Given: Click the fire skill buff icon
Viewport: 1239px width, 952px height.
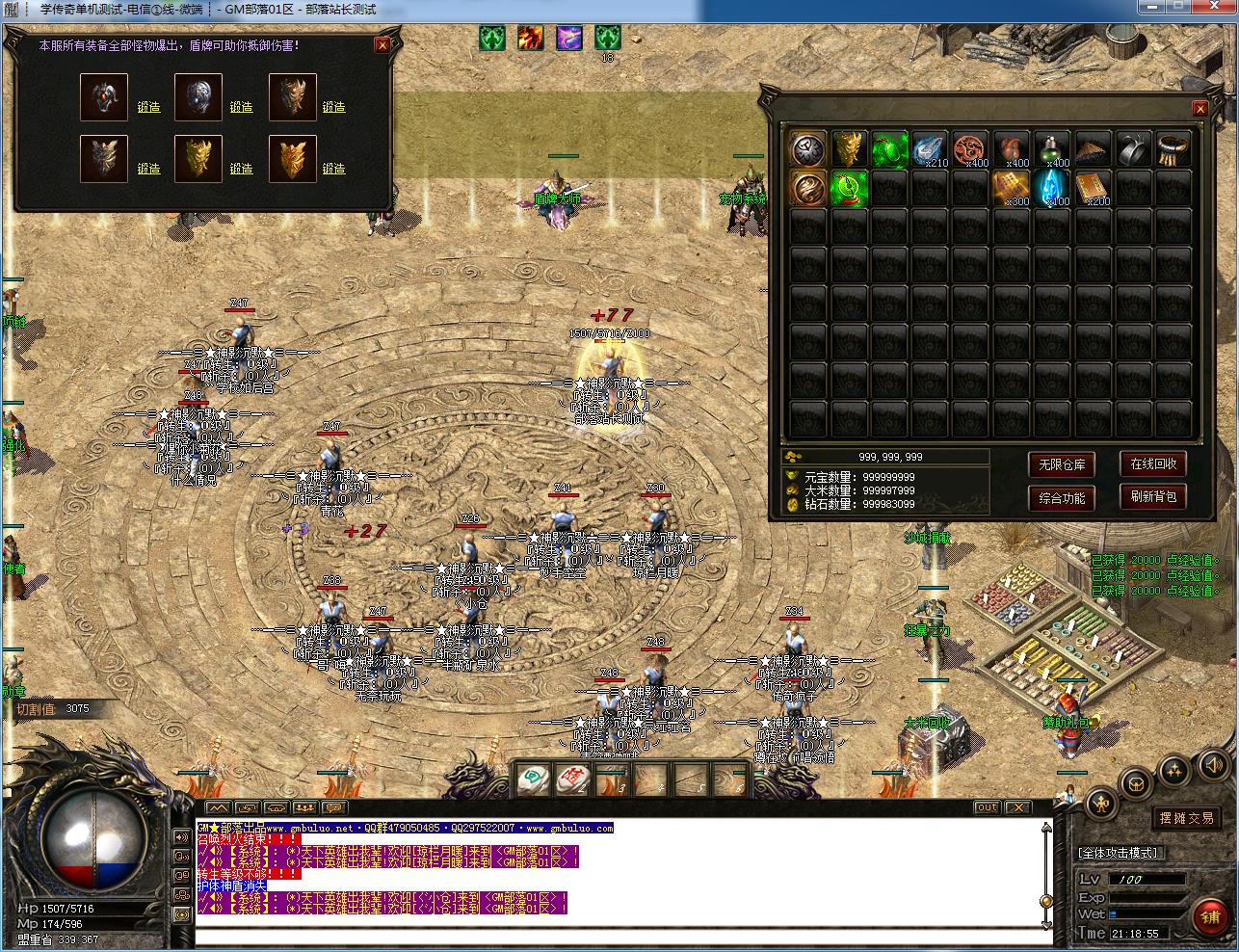Looking at the screenshot, I should [530, 38].
